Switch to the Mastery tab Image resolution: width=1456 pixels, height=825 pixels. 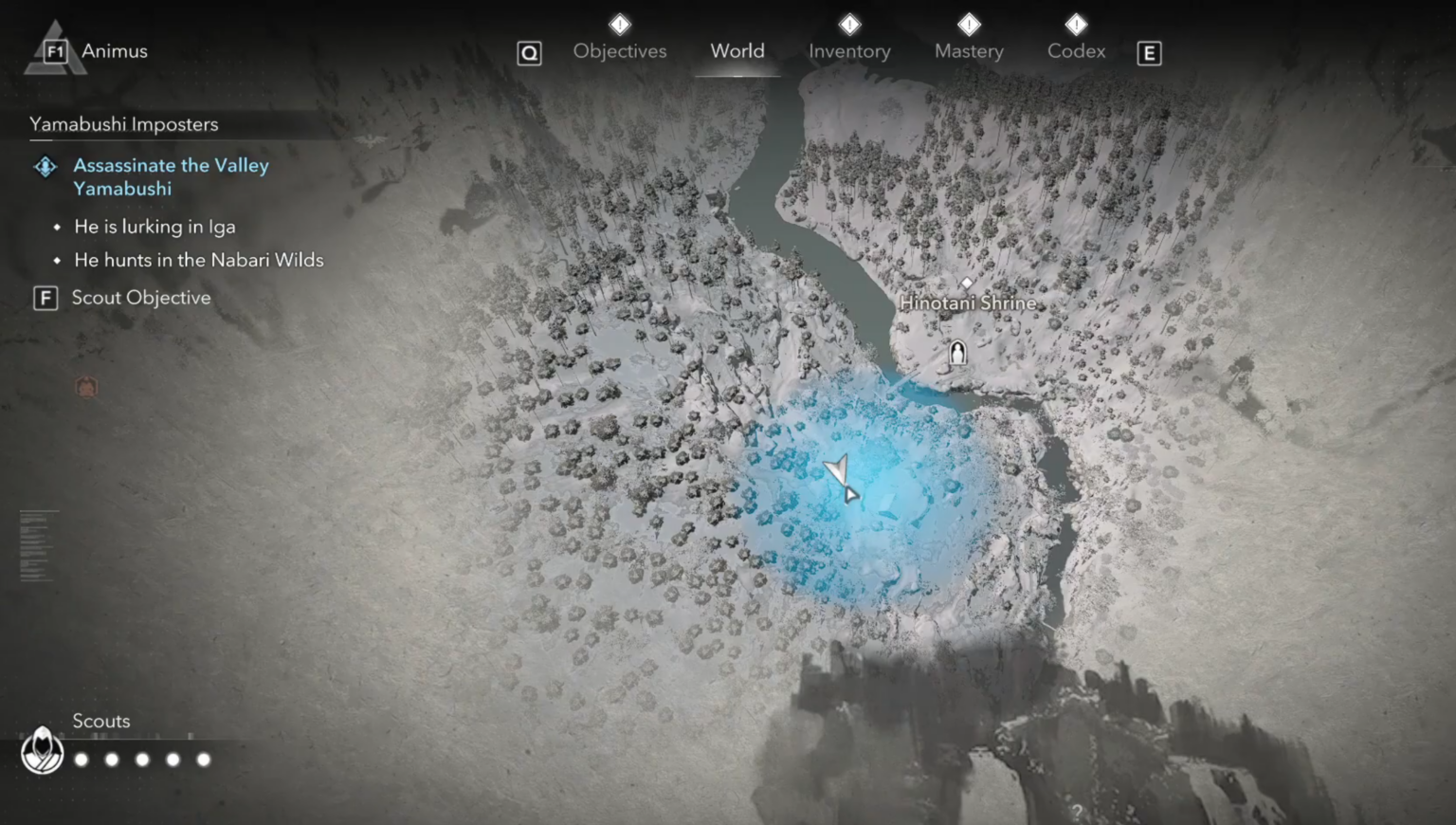[x=968, y=51]
